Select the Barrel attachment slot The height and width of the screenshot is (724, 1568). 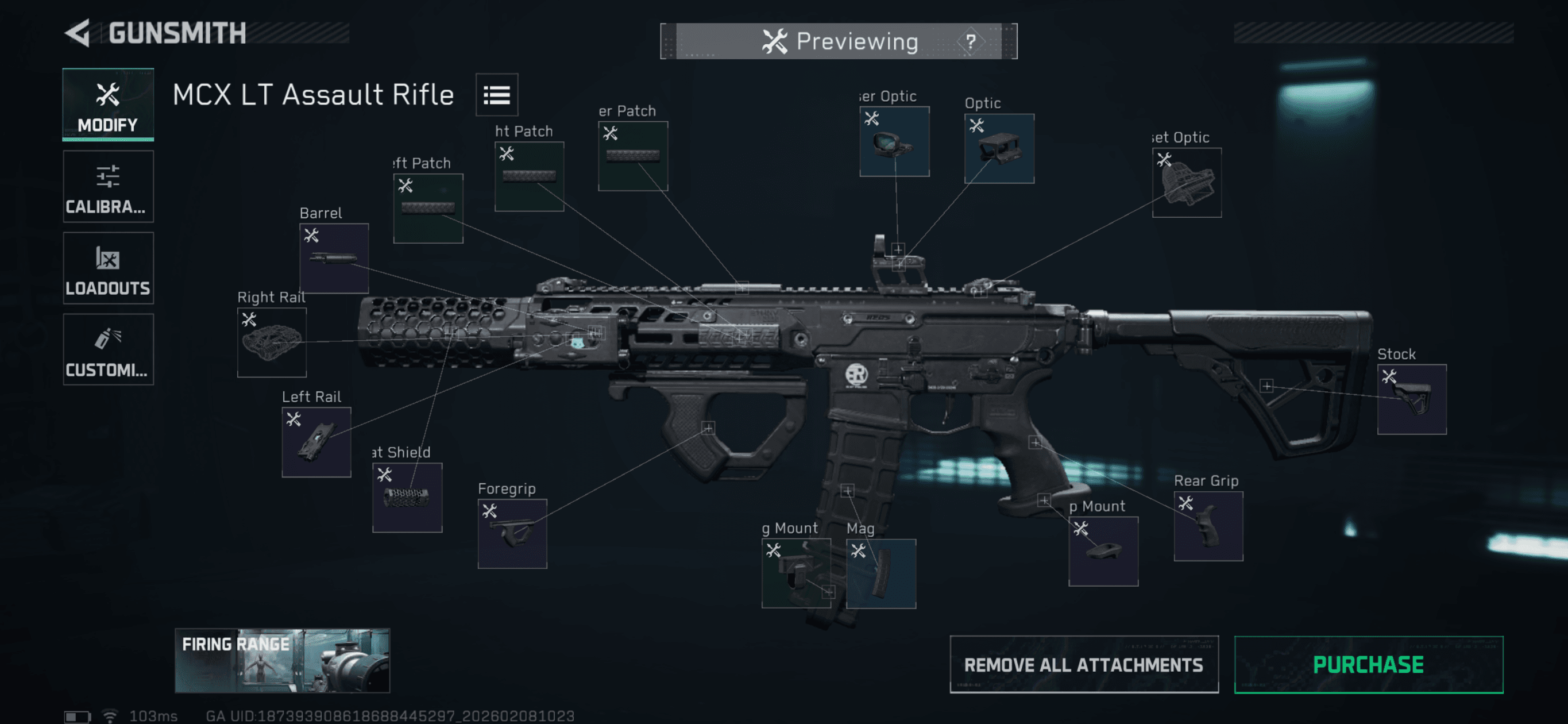tap(334, 258)
